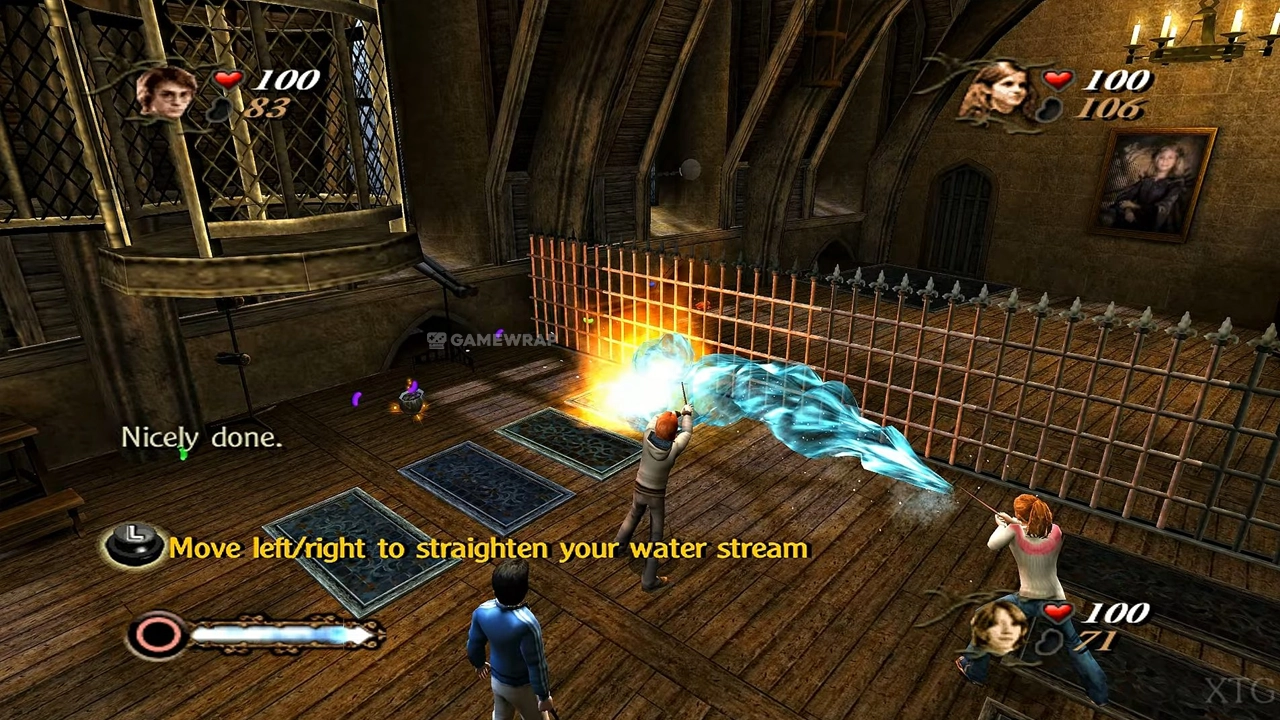This screenshot has height=720, width=1280.
Task: Select Harry's portrait icon
Action: [166, 92]
